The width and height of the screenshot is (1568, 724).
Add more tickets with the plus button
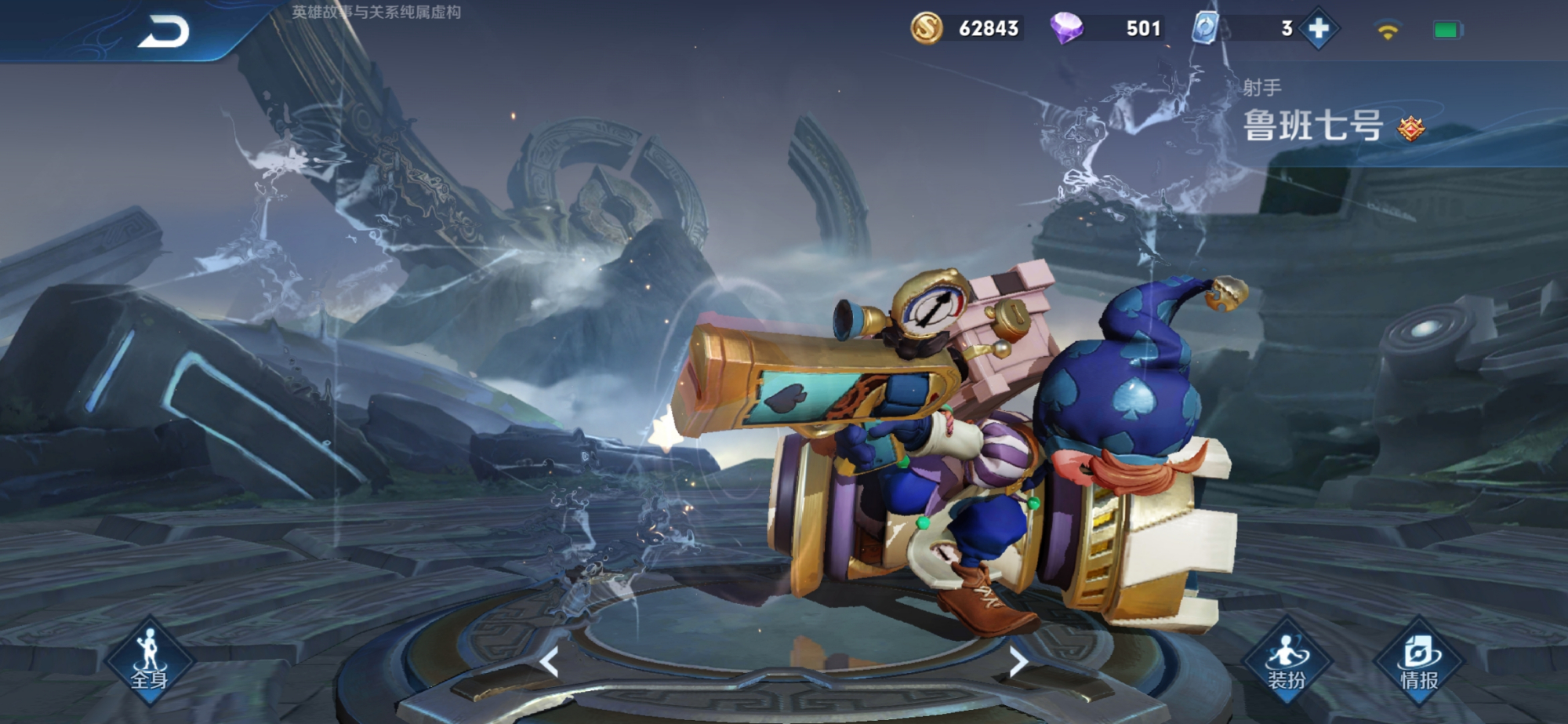click(x=1319, y=29)
